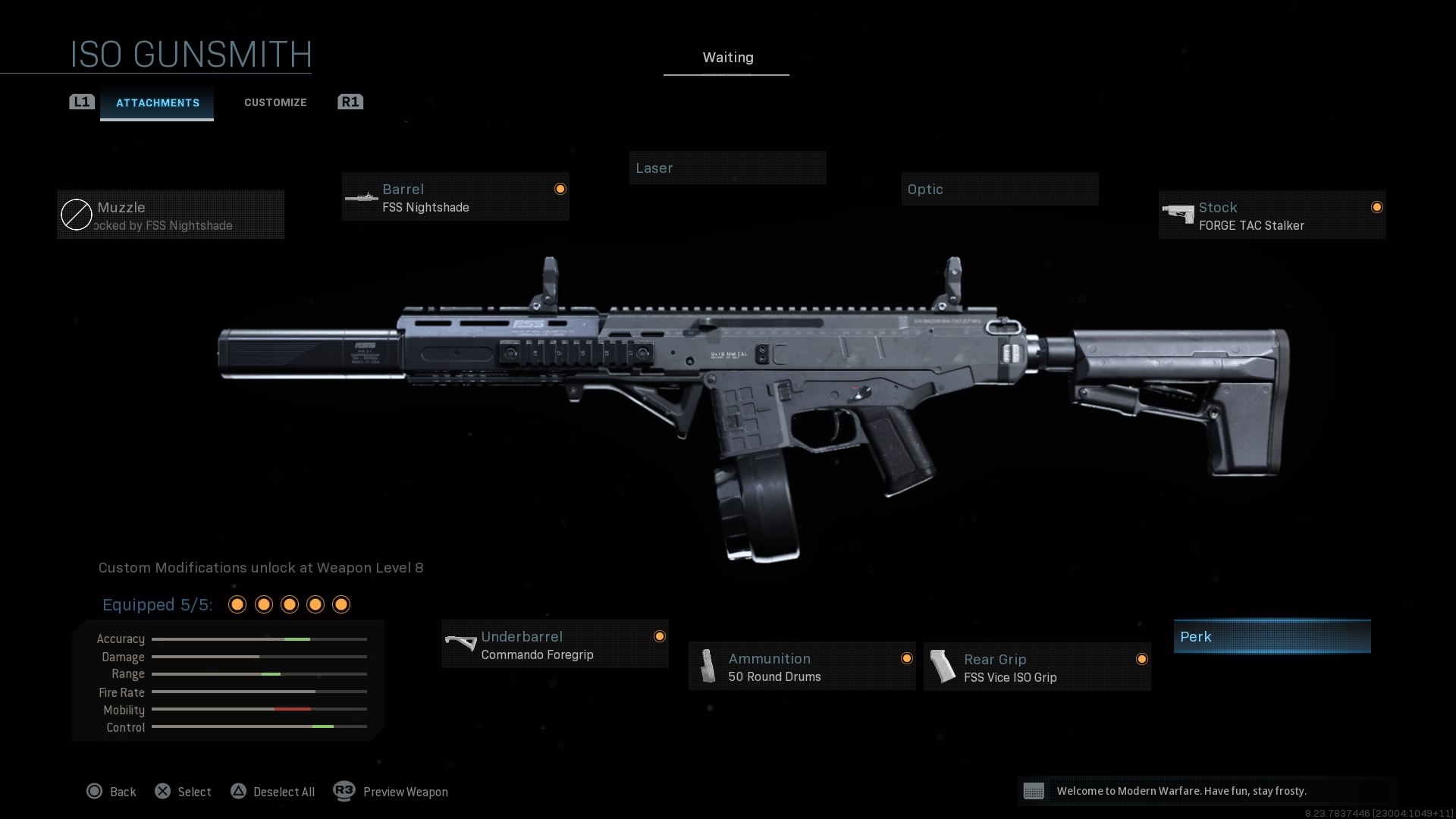Viewport: 1456px width, 819px height.
Task: Switch to the Customize tab
Action: click(x=275, y=102)
